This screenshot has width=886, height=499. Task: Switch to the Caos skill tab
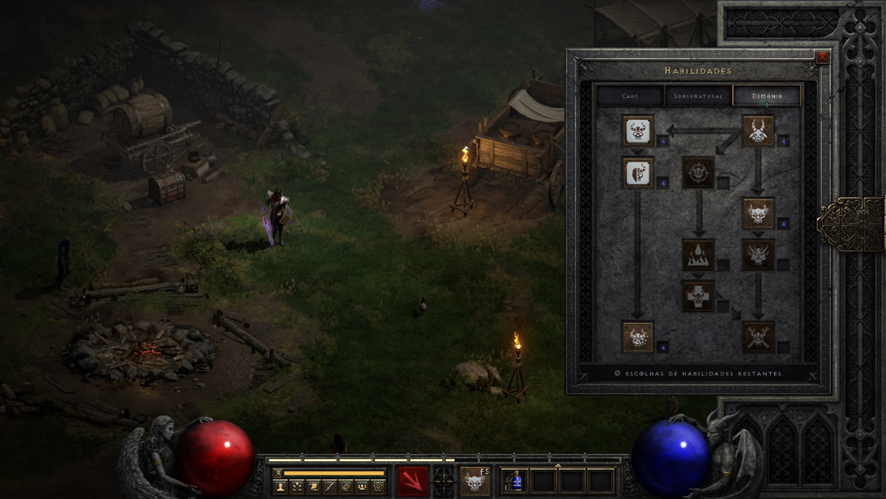point(630,96)
